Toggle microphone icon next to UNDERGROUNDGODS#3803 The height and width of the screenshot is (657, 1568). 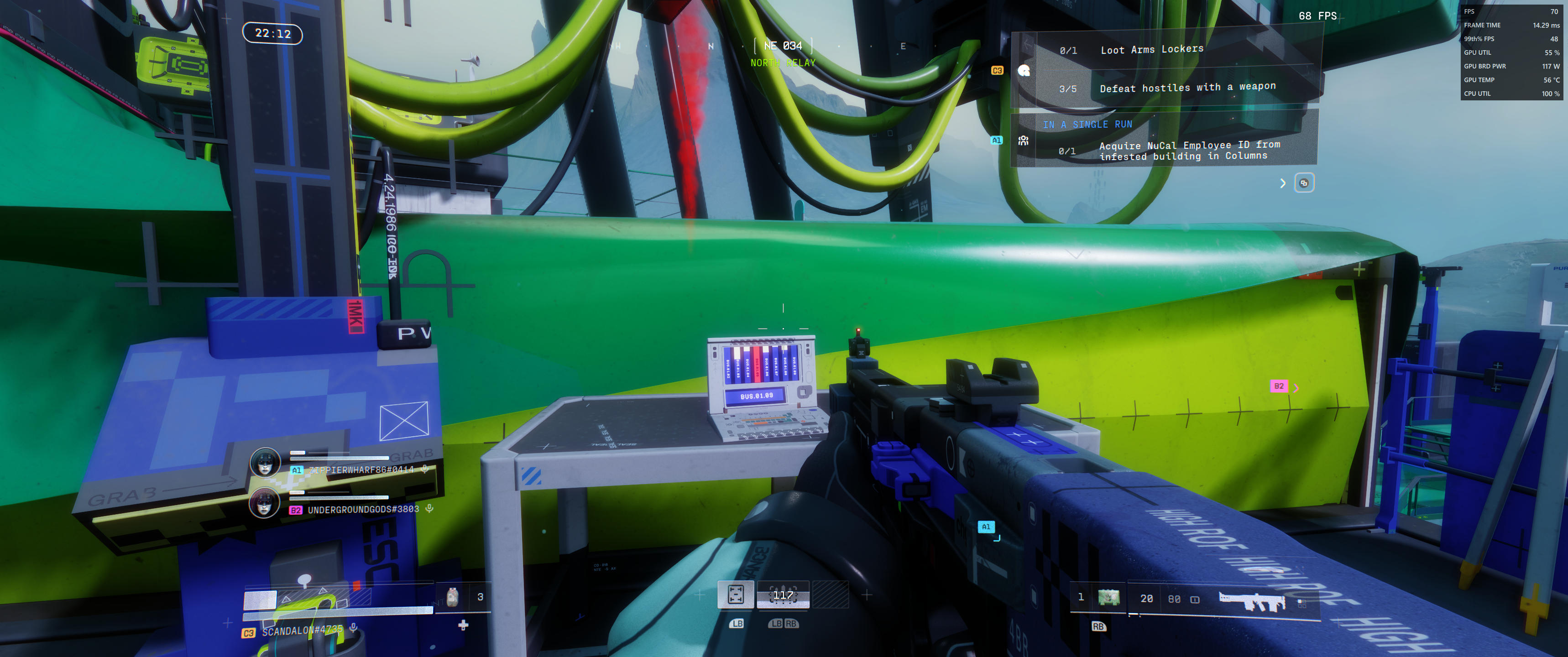(430, 509)
